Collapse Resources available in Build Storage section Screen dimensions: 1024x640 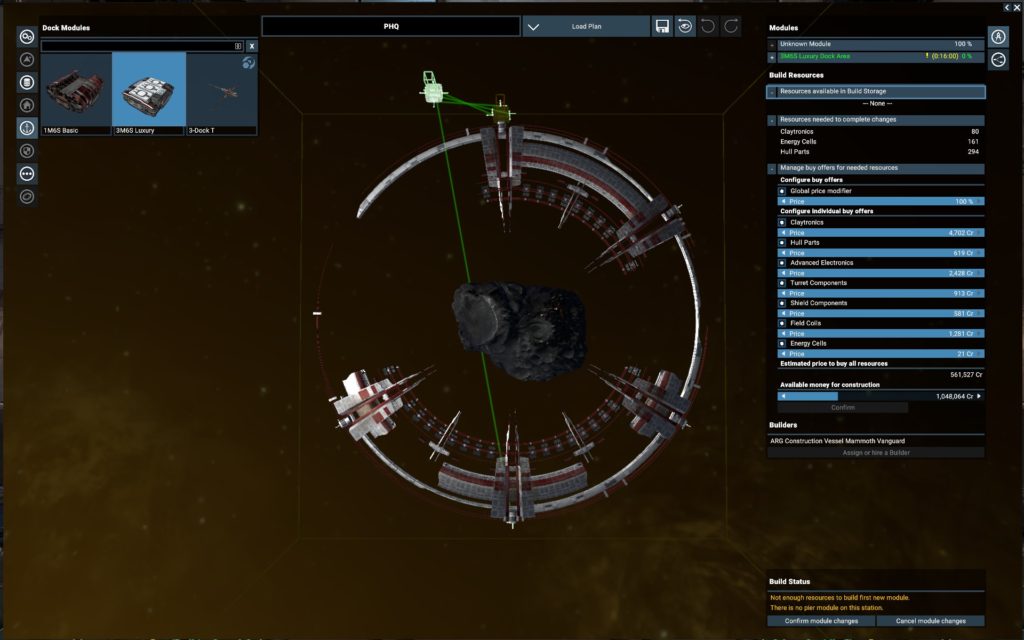pyautogui.click(x=772, y=92)
